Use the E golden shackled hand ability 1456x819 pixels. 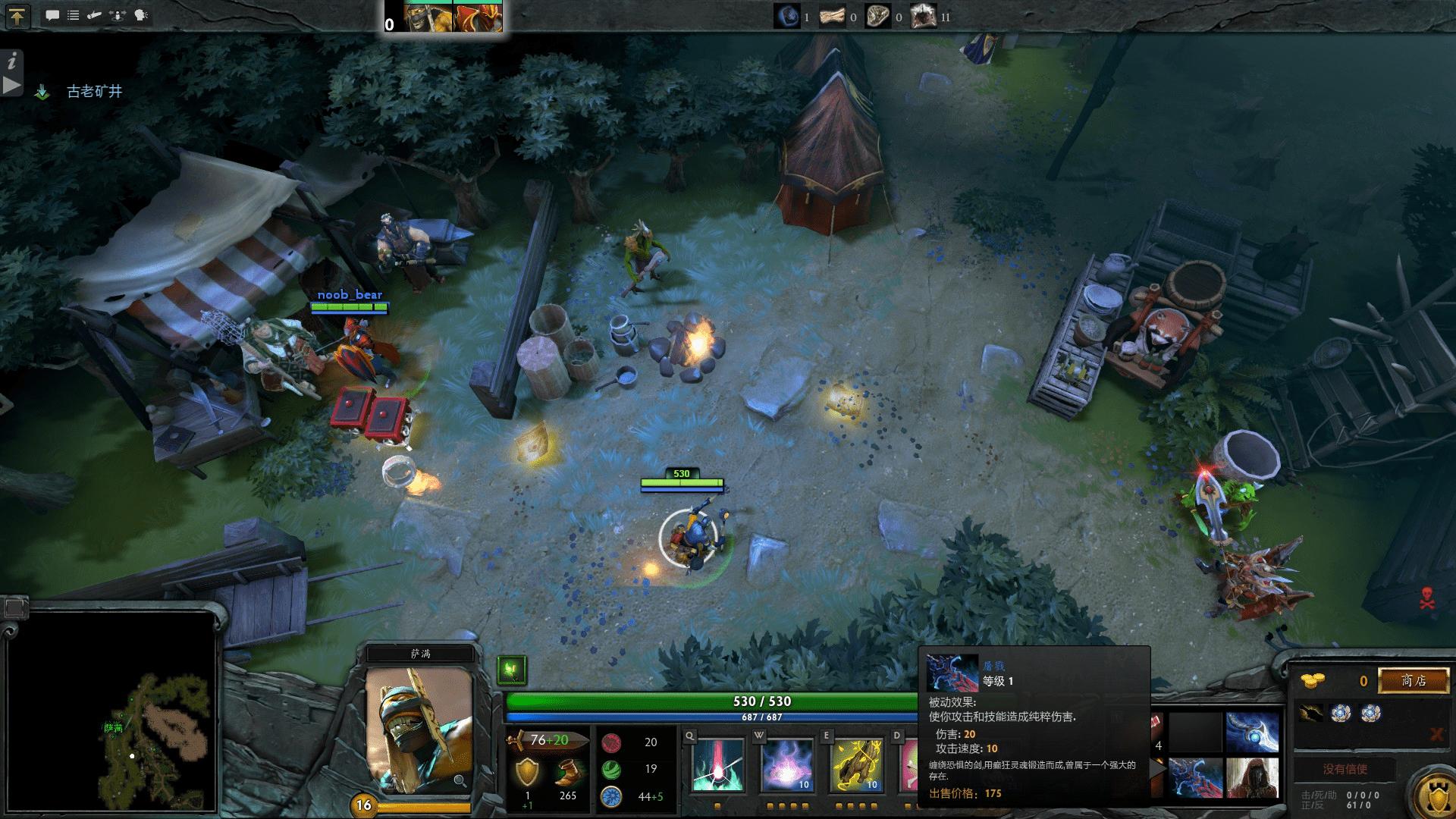(857, 764)
